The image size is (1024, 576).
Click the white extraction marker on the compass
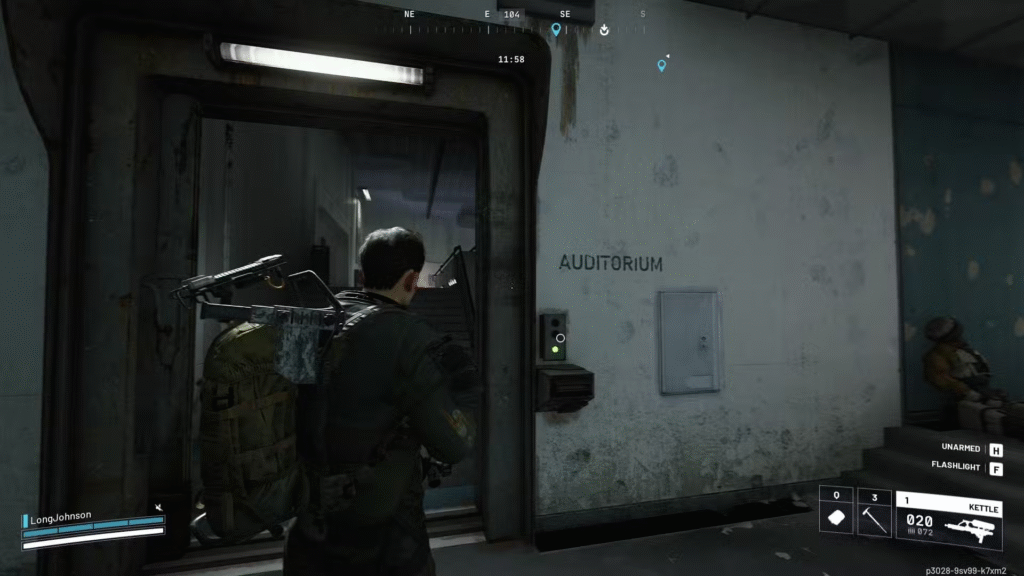point(605,30)
